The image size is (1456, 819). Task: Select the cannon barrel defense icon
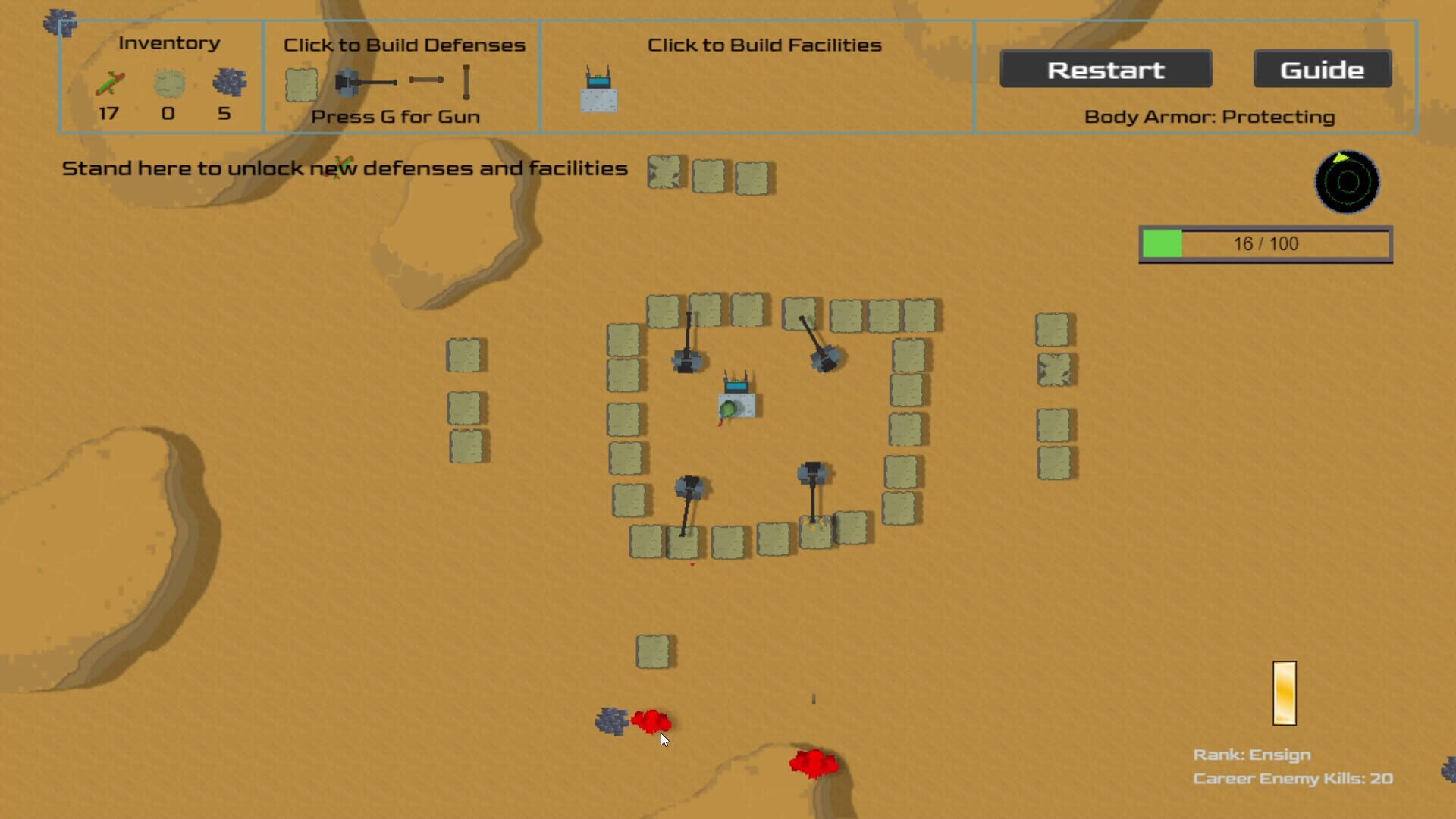click(425, 80)
